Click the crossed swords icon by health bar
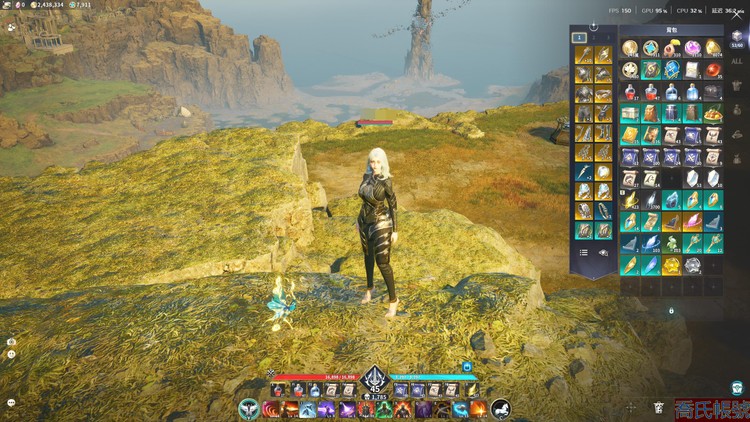The width and height of the screenshot is (750, 422). pos(271,373)
